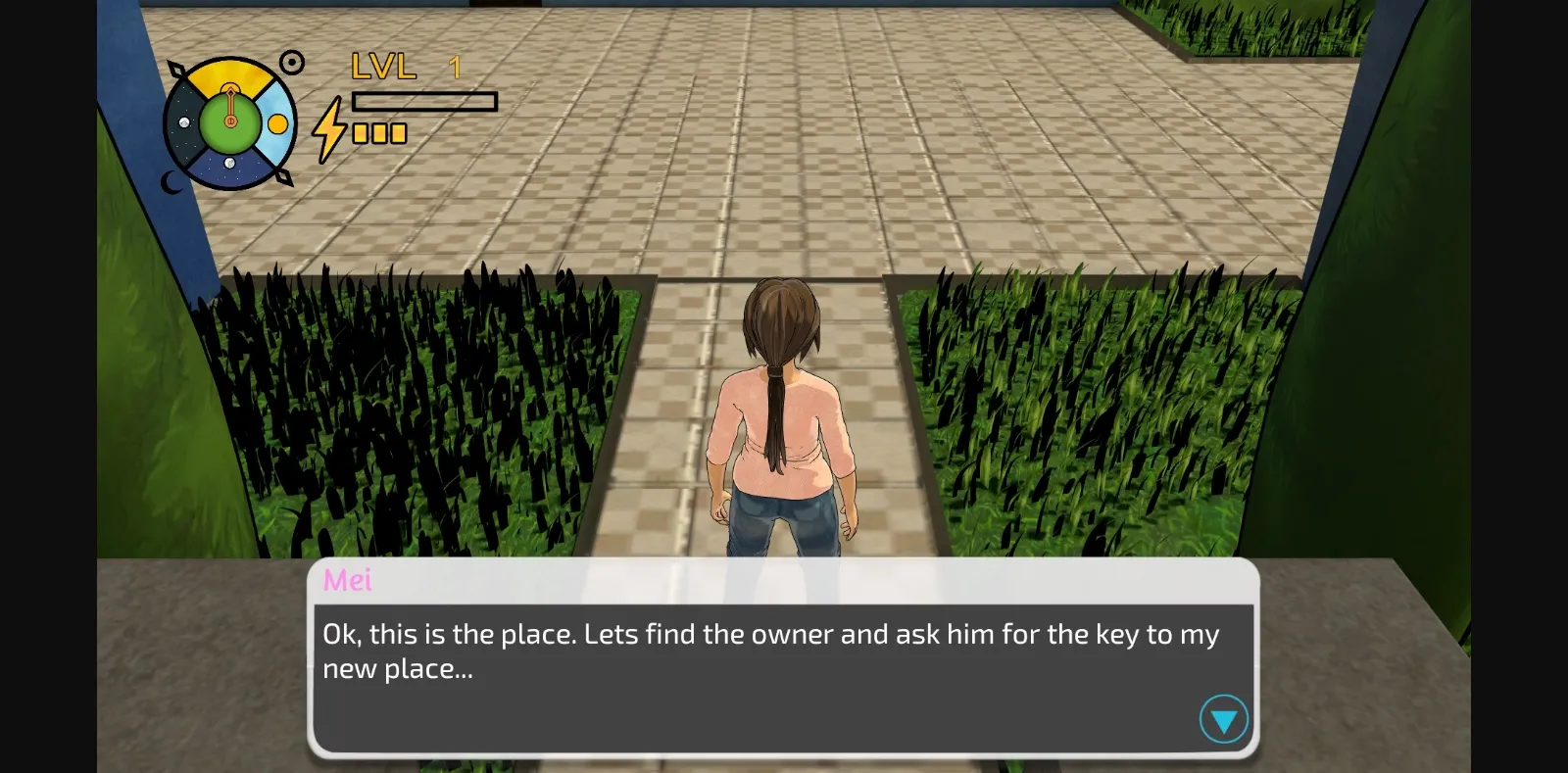The width and height of the screenshot is (1568, 773).
Task: Click the orange clock hand in the dial
Action: (230, 104)
